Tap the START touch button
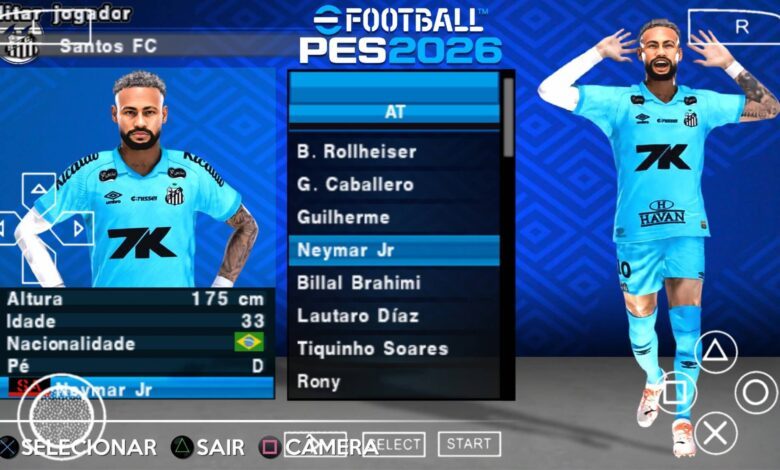 click(468, 443)
